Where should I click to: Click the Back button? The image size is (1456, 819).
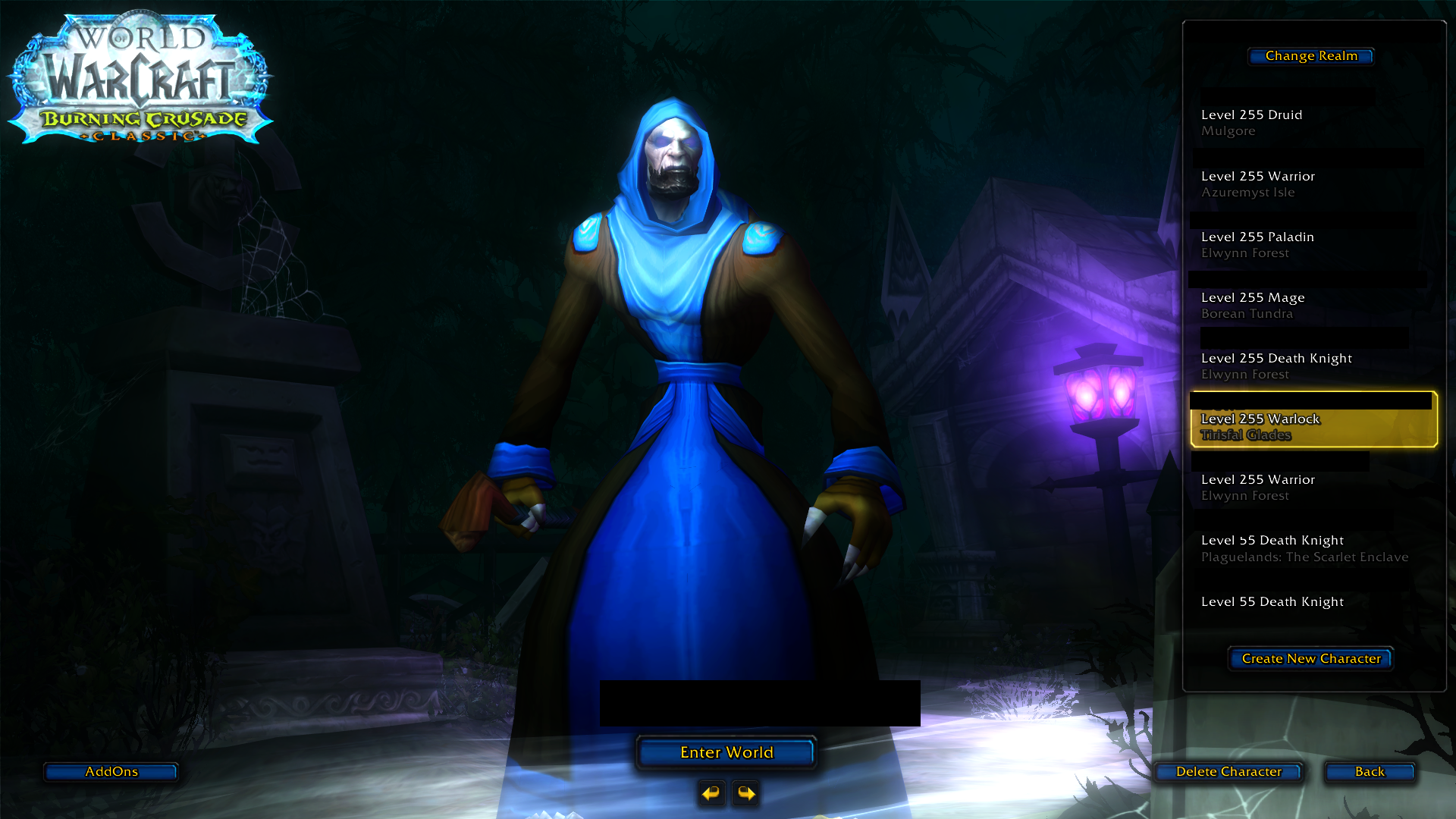pos(1369,771)
